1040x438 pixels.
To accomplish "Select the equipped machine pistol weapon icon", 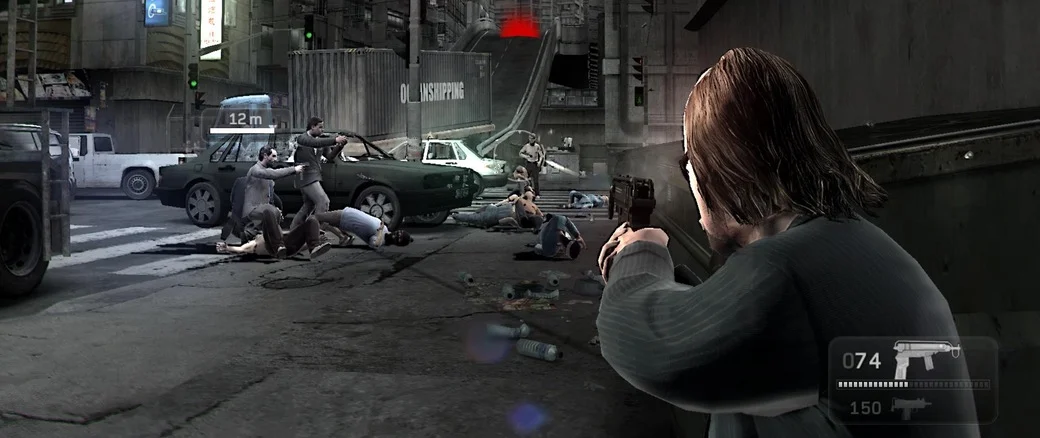I will click(x=925, y=358).
